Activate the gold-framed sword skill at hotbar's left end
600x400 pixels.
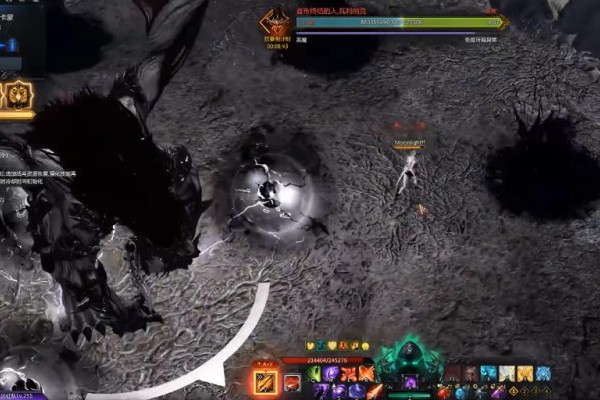click(266, 381)
